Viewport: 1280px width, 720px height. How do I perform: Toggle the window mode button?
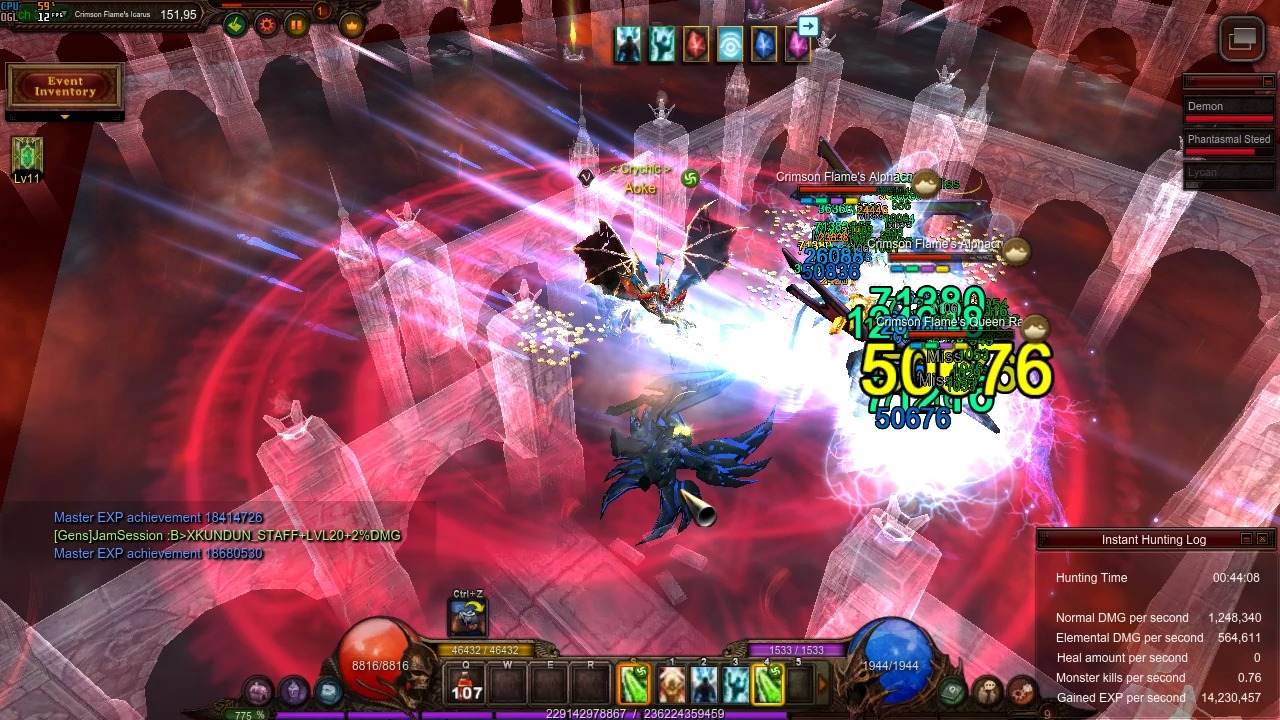click(1242, 39)
